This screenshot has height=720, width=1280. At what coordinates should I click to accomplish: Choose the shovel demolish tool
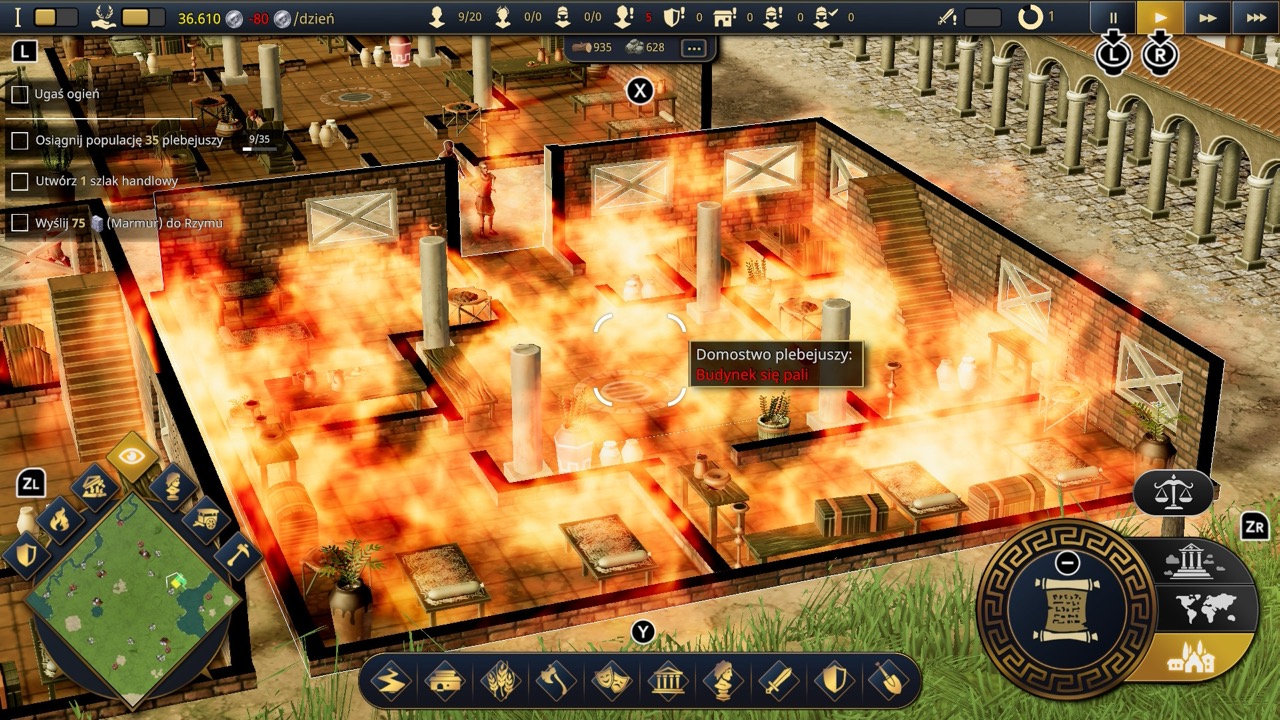click(x=888, y=682)
